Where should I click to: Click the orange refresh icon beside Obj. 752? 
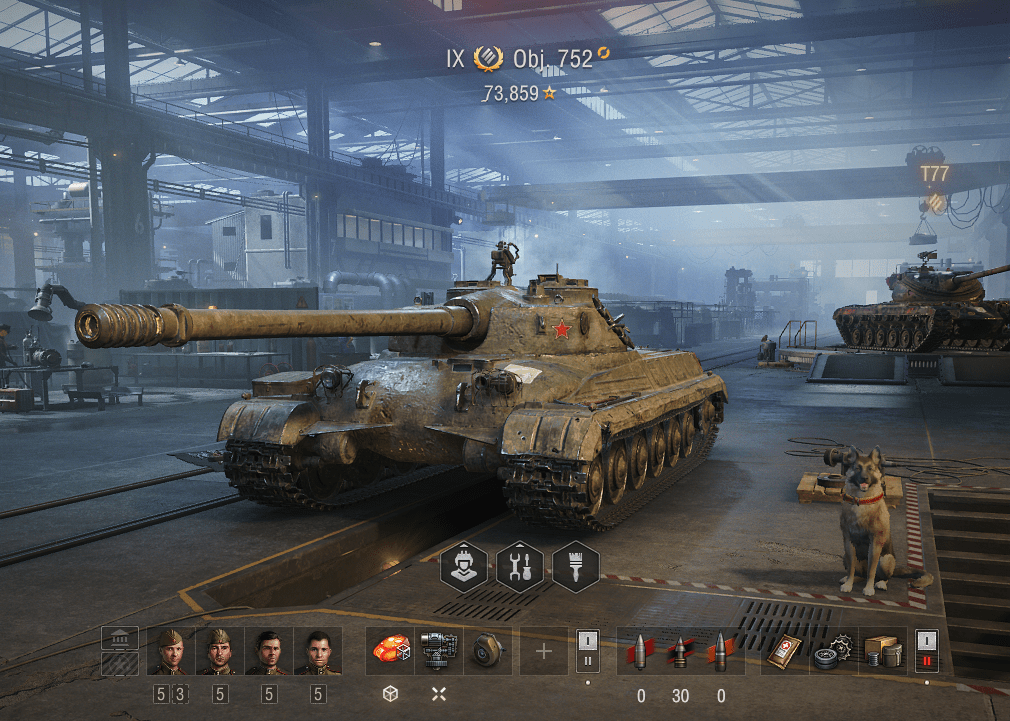(603, 52)
